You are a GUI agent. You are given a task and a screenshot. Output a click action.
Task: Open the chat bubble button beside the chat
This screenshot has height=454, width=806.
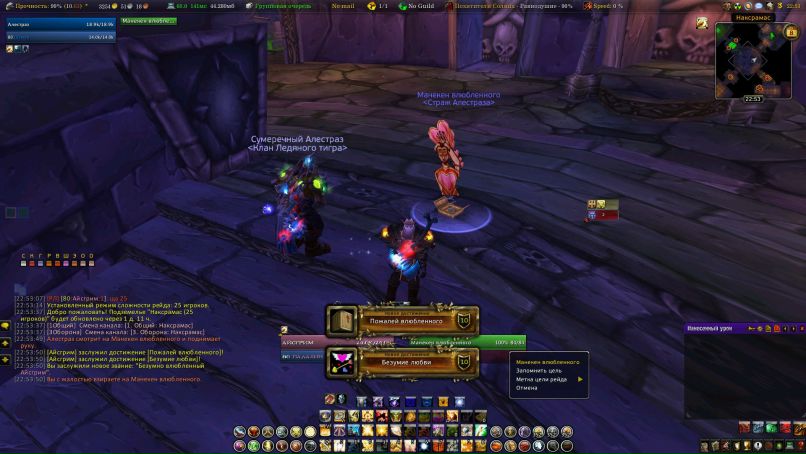pos(6,326)
